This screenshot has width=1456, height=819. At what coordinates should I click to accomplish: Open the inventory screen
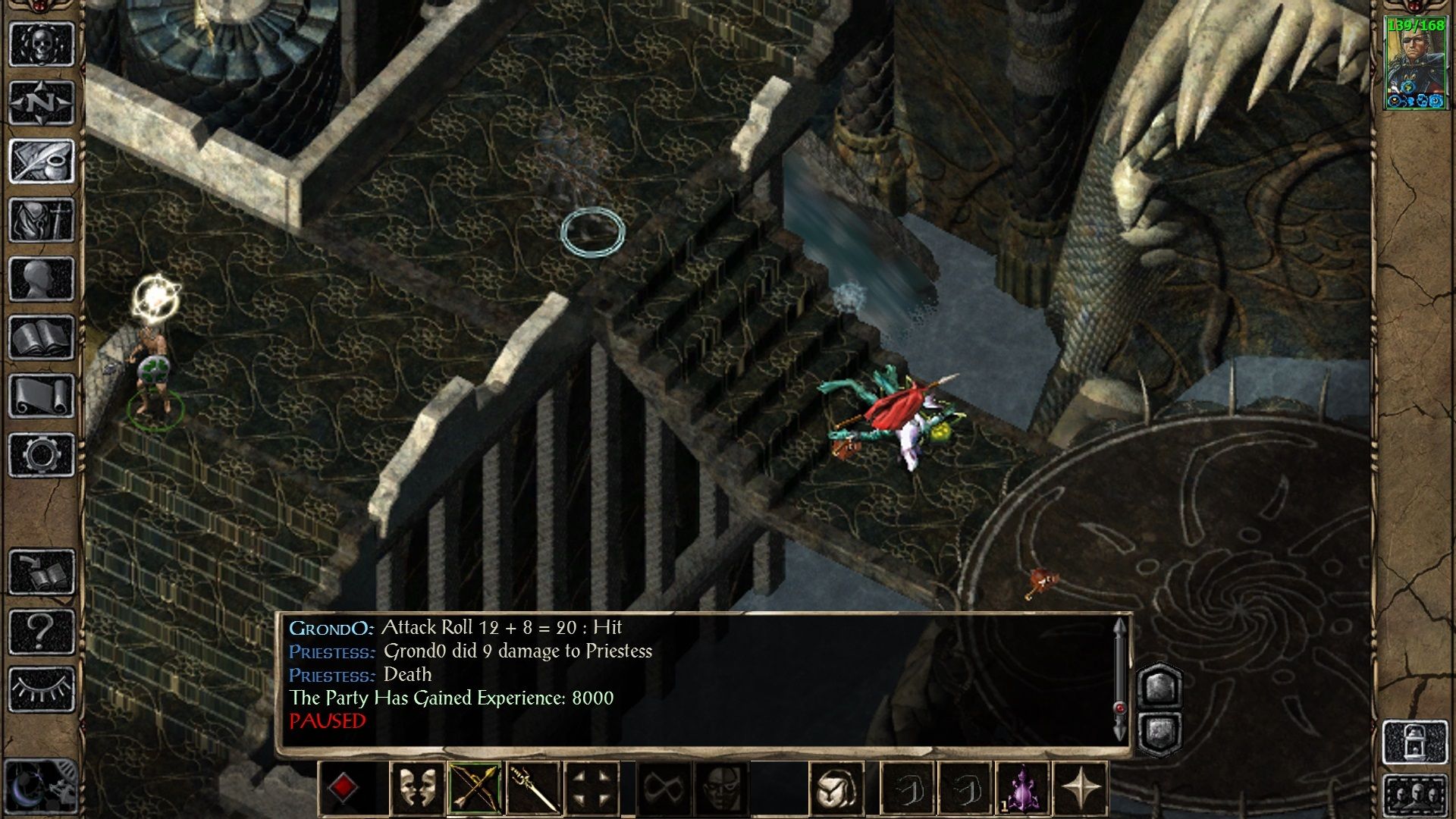tap(42, 220)
